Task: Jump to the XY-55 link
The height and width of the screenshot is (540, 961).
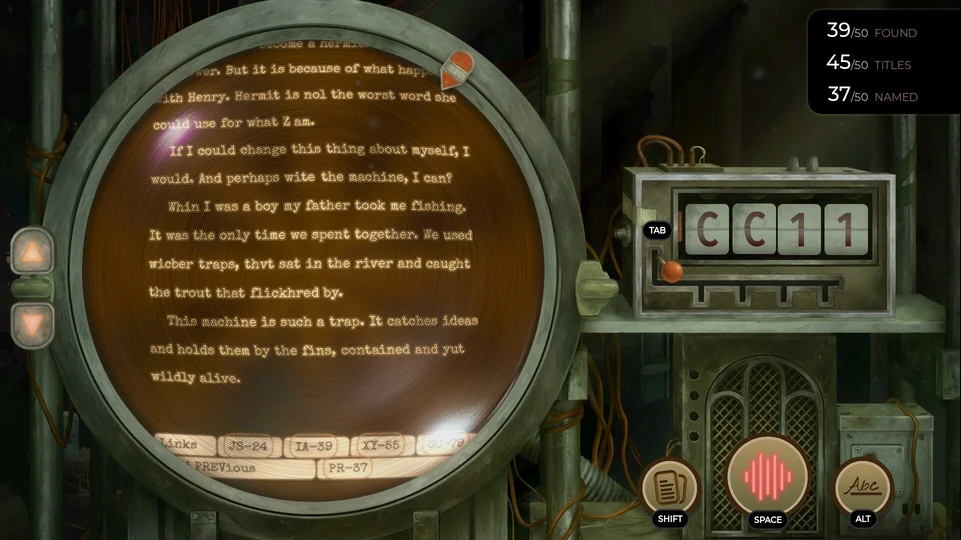Action: 383,446
